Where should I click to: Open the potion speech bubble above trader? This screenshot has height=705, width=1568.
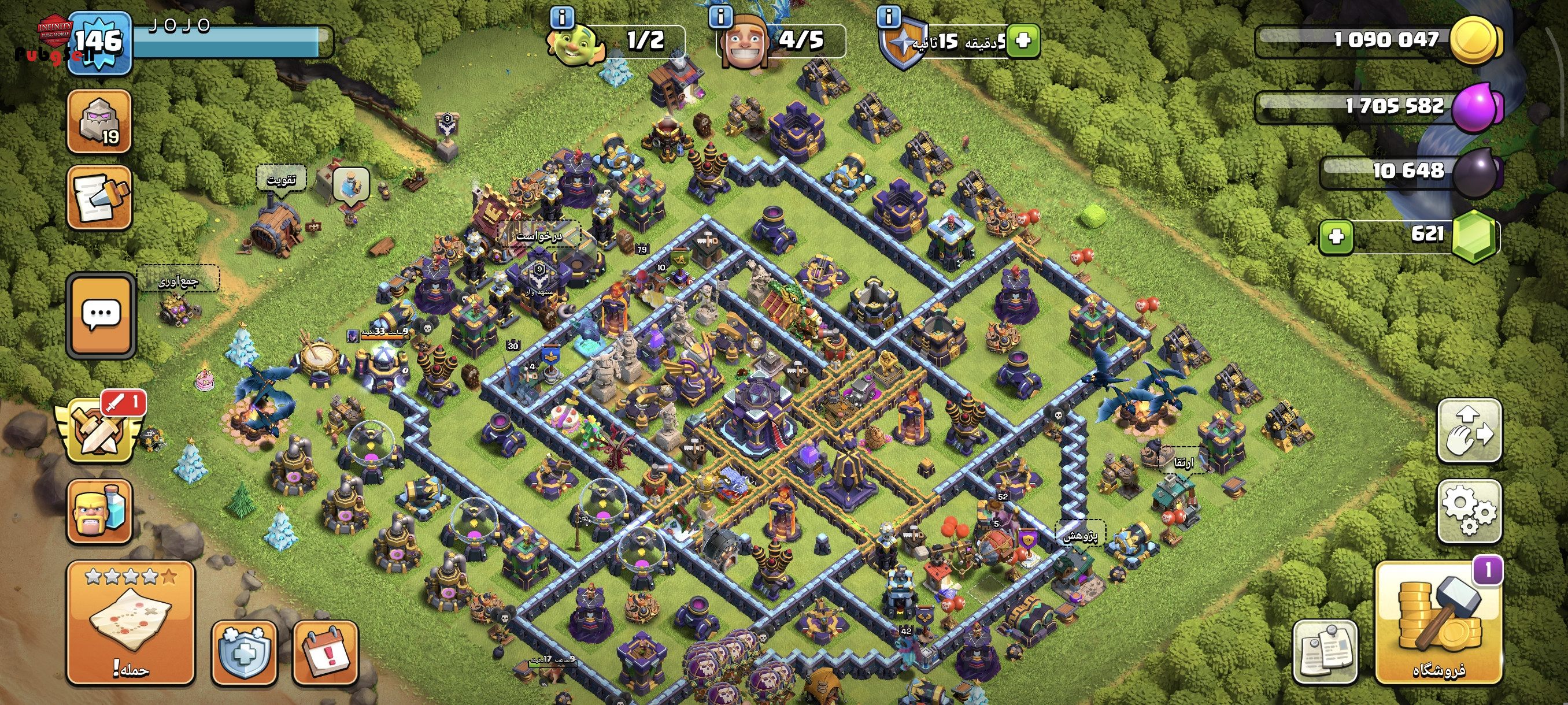coord(351,184)
